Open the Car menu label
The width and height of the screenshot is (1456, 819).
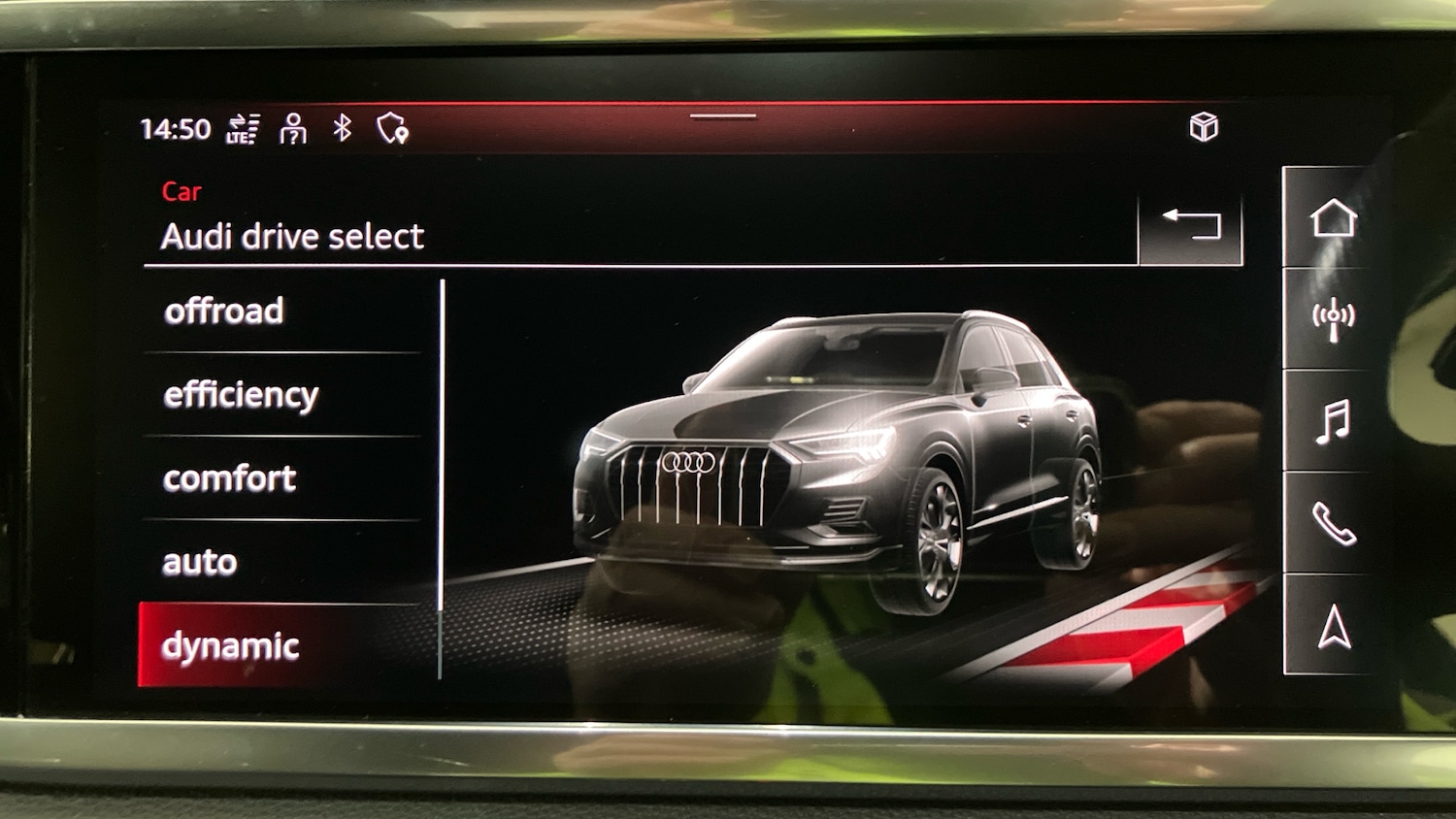point(182,191)
